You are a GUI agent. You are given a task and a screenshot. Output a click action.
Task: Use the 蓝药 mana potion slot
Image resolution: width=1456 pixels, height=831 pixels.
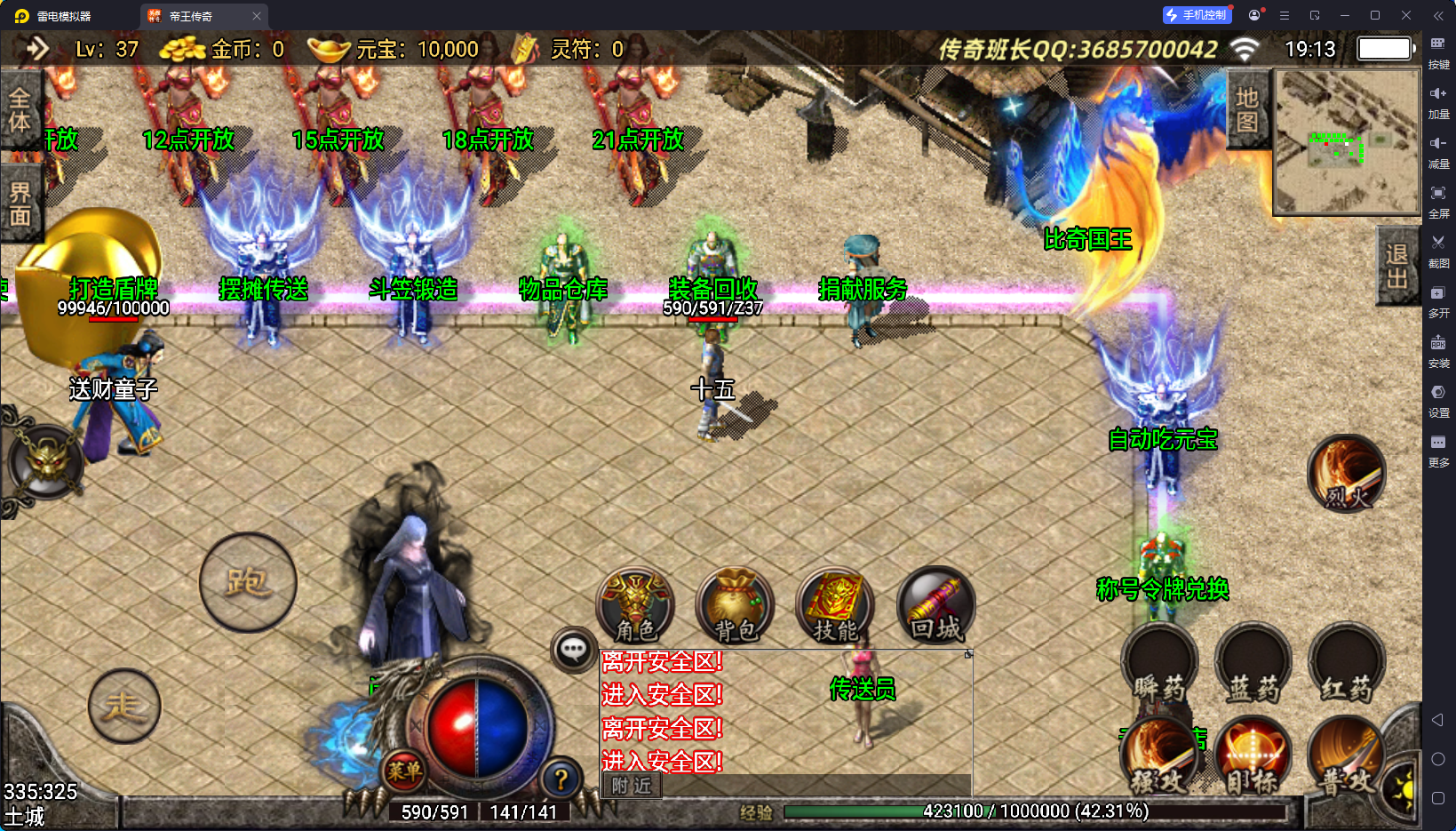[1253, 662]
